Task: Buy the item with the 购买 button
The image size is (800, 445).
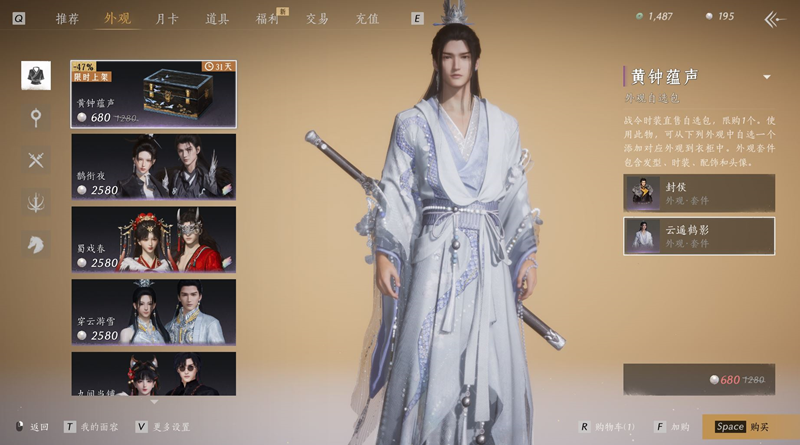Action: 750,427
